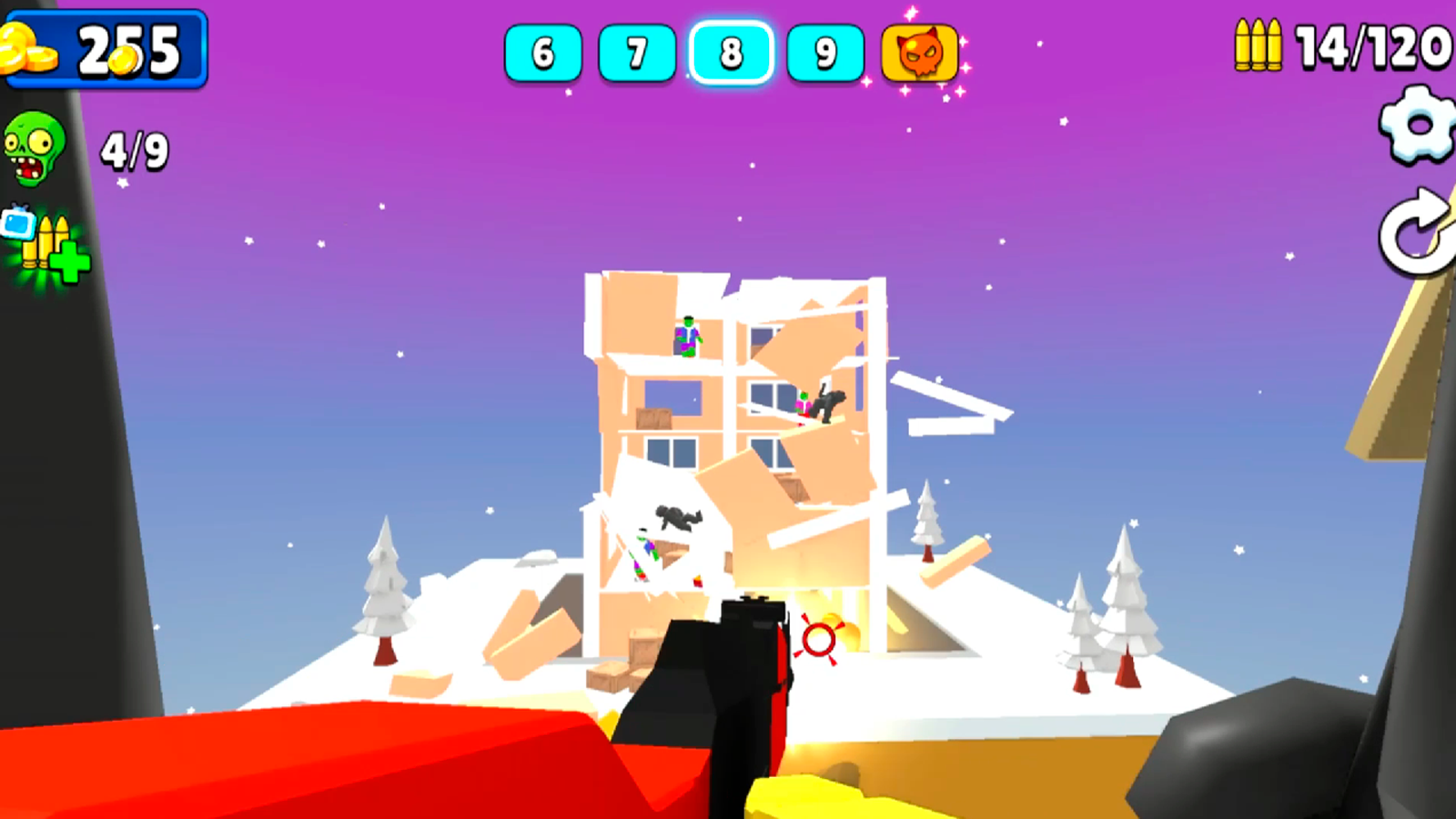This screenshot has height=819, width=1456.
Task: Select level 9 in the progress bar
Action: (824, 53)
